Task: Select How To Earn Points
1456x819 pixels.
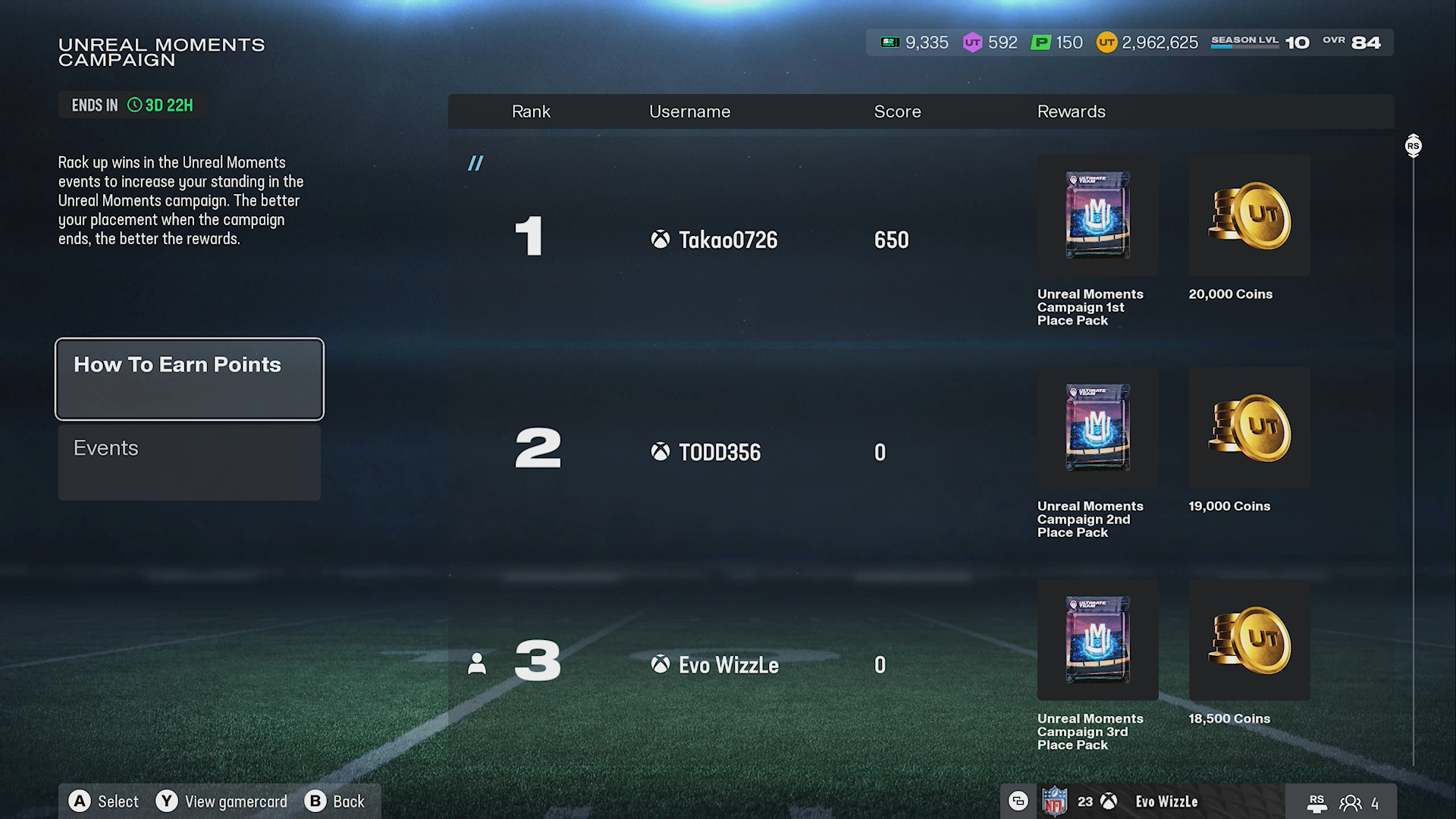Action: click(189, 378)
